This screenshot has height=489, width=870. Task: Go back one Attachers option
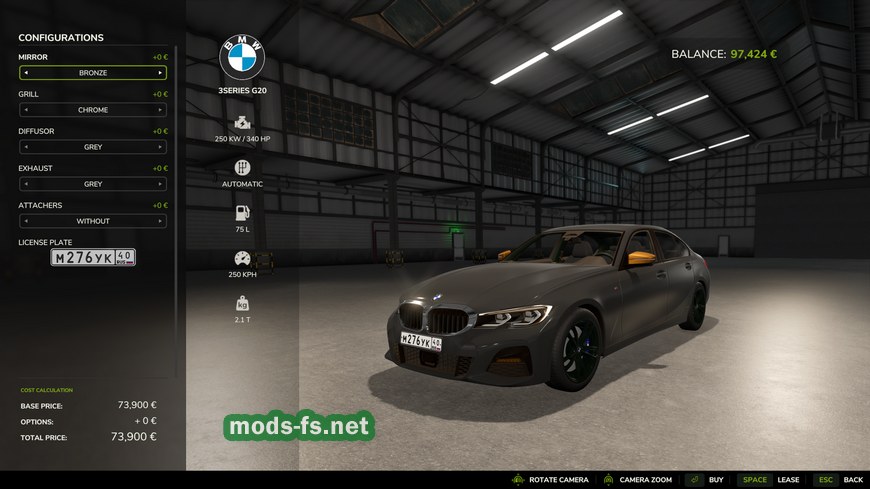tap(26, 221)
